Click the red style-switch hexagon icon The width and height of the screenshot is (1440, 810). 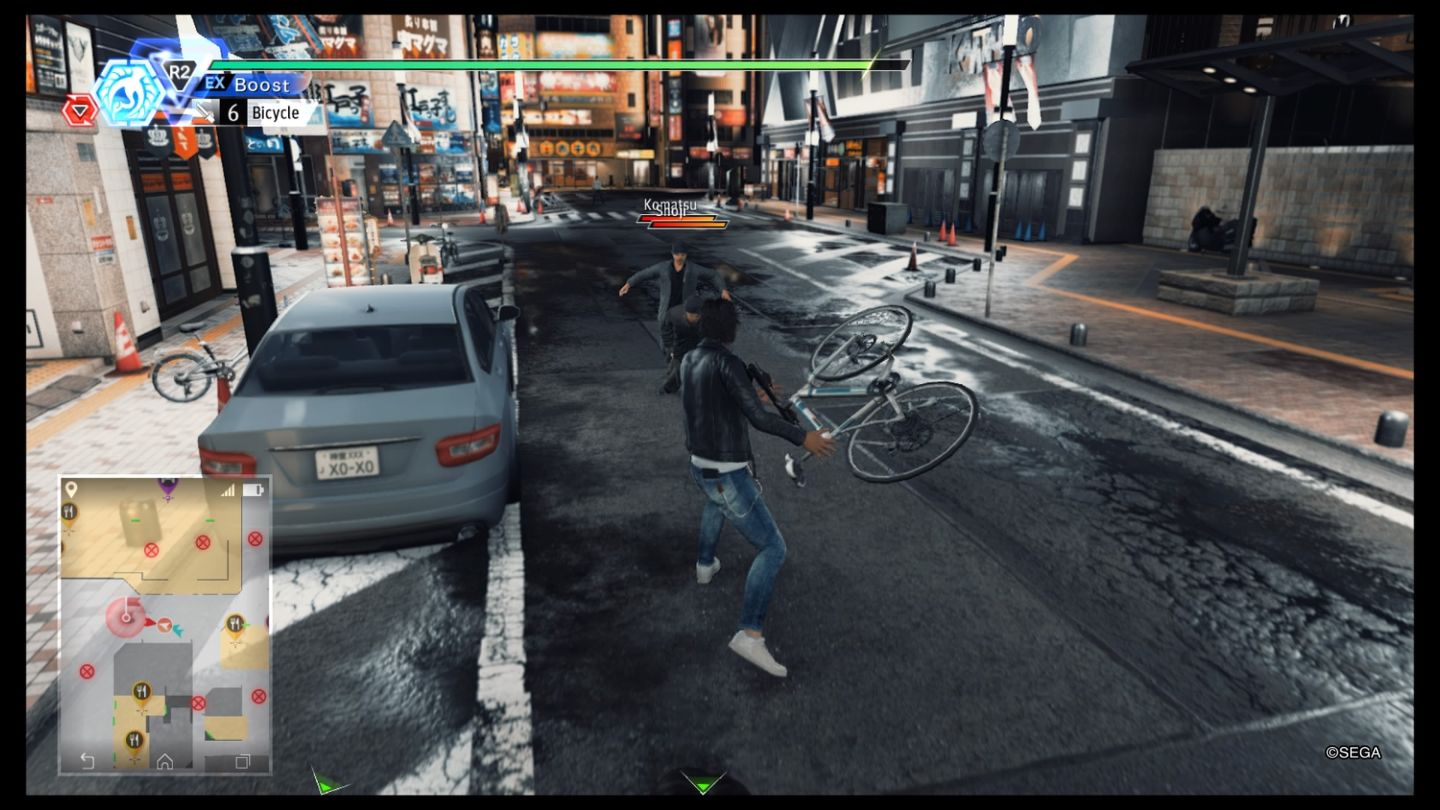coord(79,111)
